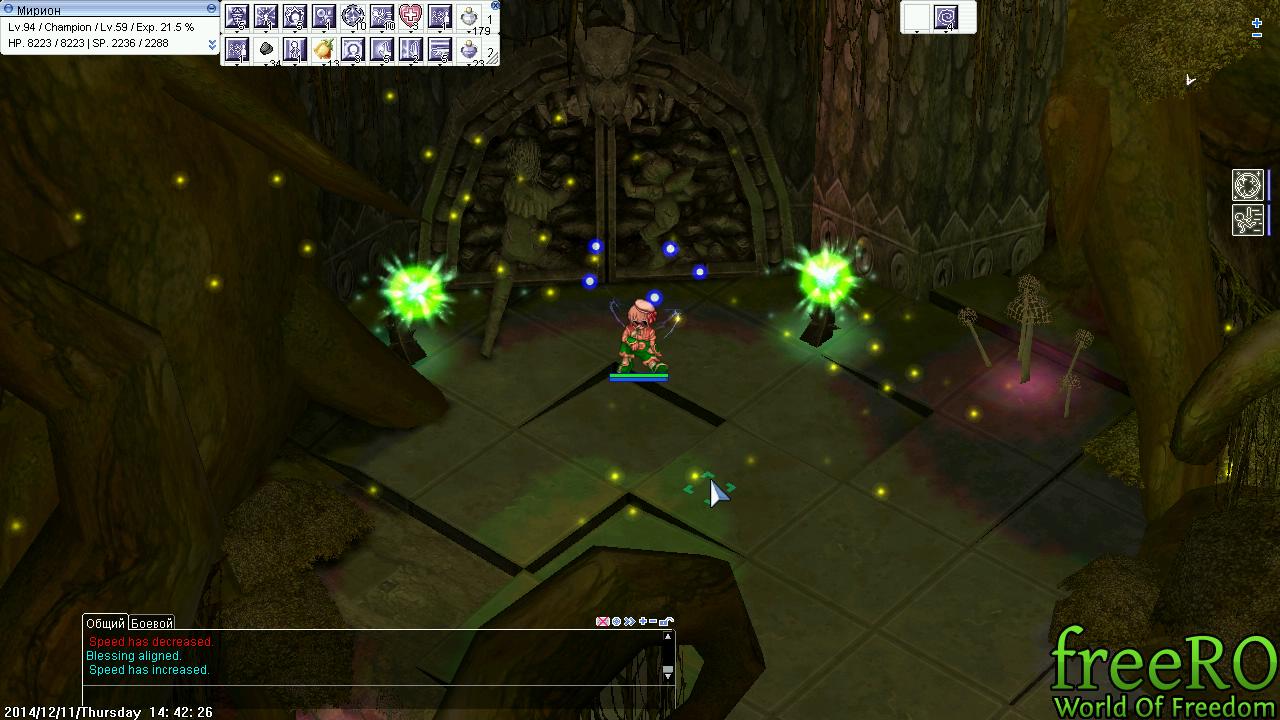Image resolution: width=1280 pixels, height=720 pixels.
Task: Zoom out with the blue minus button
Action: tap(1257, 36)
